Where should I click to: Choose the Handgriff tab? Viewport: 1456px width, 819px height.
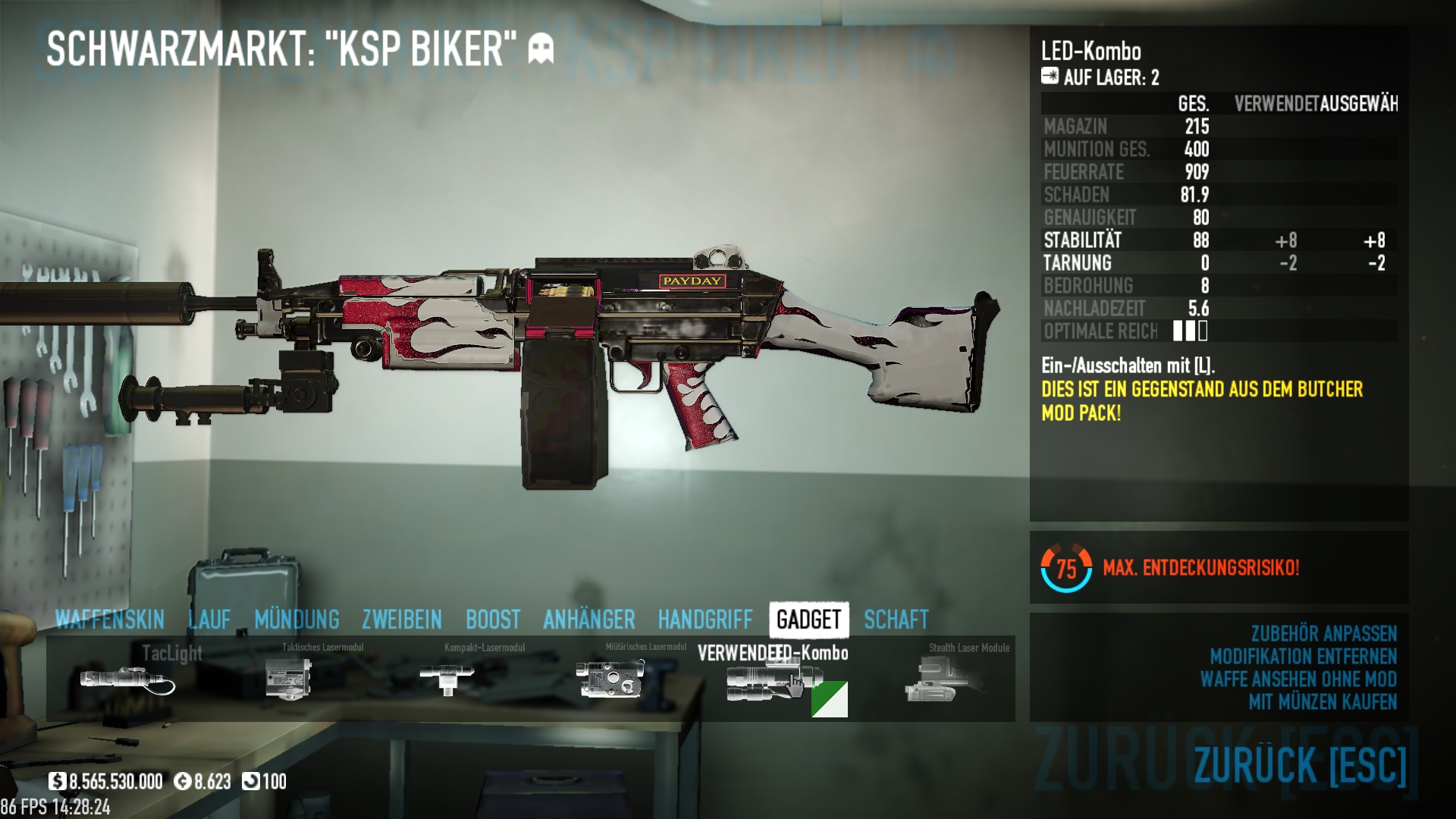pos(705,620)
